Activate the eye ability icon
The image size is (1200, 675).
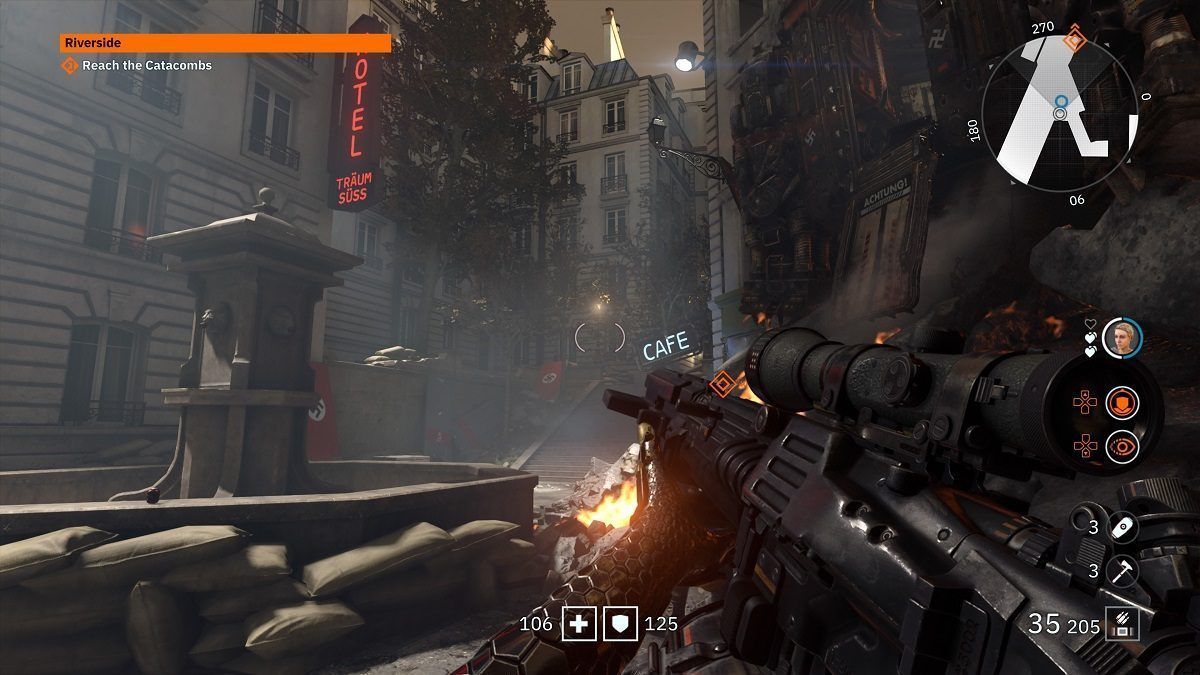pyautogui.click(x=1121, y=446)
